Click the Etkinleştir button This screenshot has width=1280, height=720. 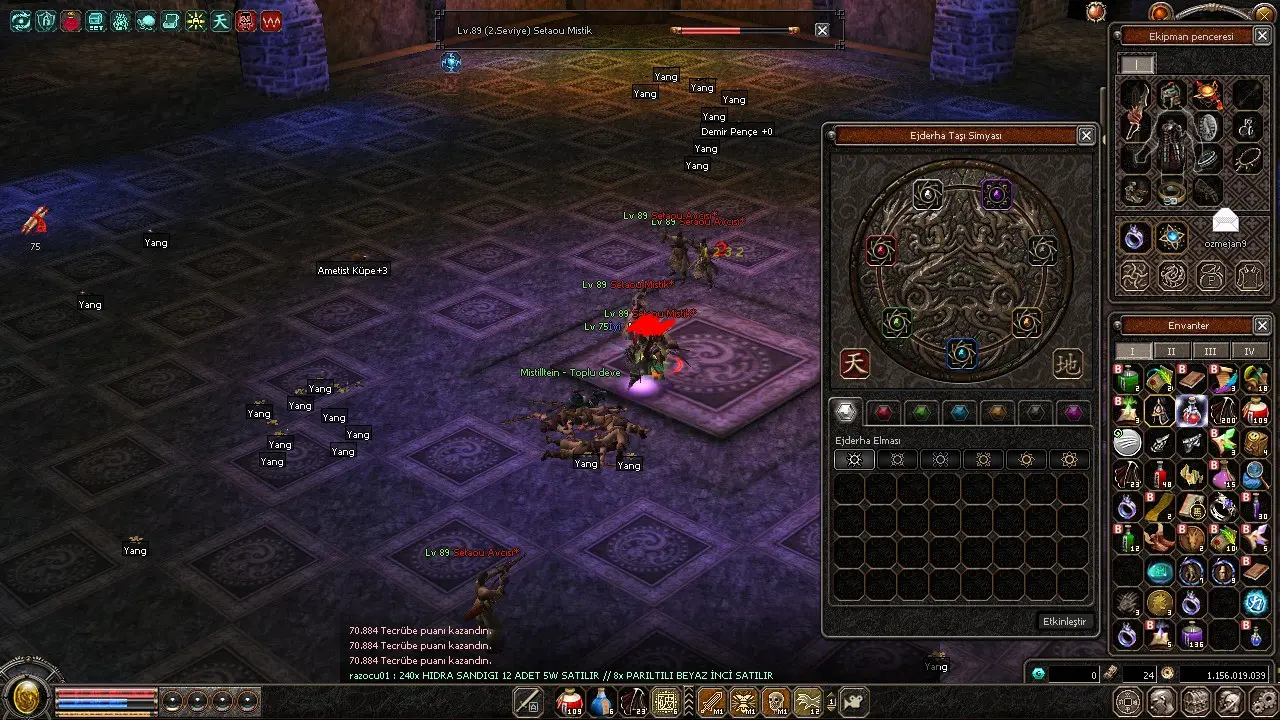(x=1064, y=621)
